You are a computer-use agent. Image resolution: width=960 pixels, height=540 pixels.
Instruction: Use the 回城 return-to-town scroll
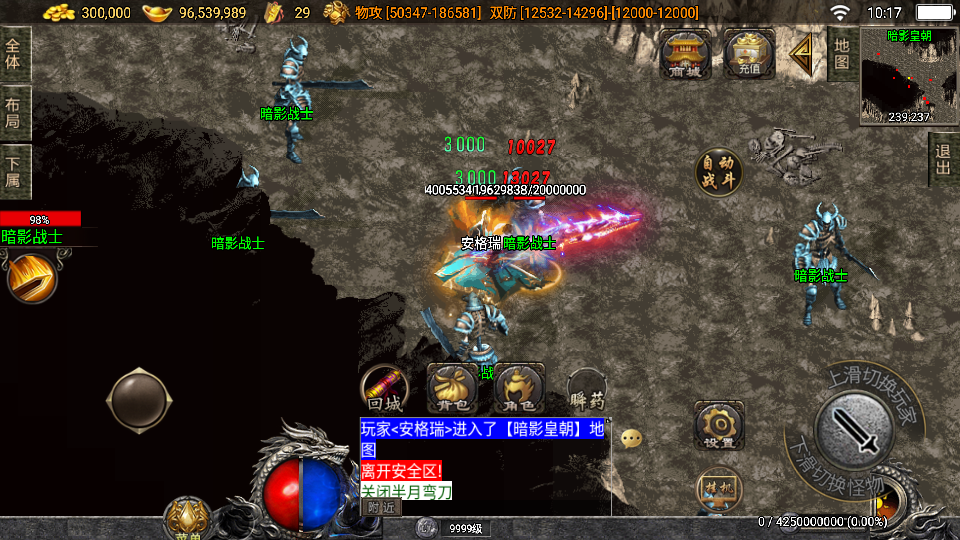(x=385, y=388)
